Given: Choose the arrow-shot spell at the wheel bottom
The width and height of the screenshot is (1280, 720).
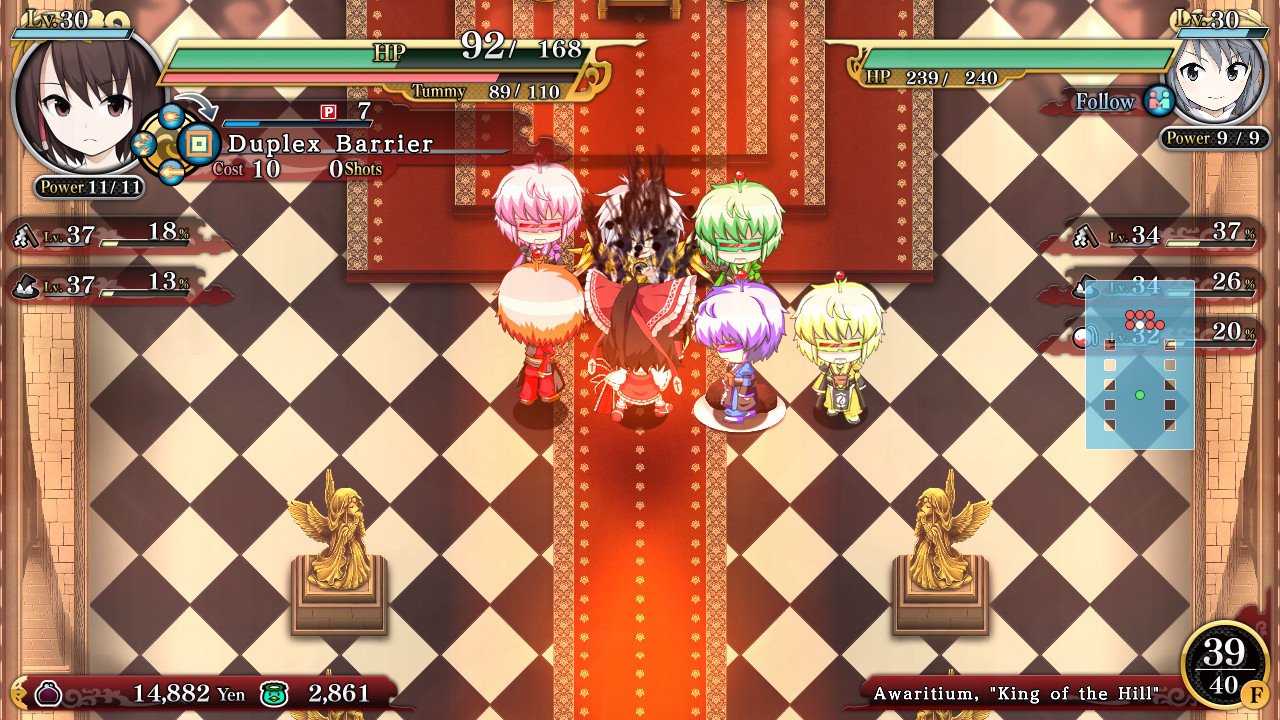Looking at the screenshot, I should (x=171, y=173).
